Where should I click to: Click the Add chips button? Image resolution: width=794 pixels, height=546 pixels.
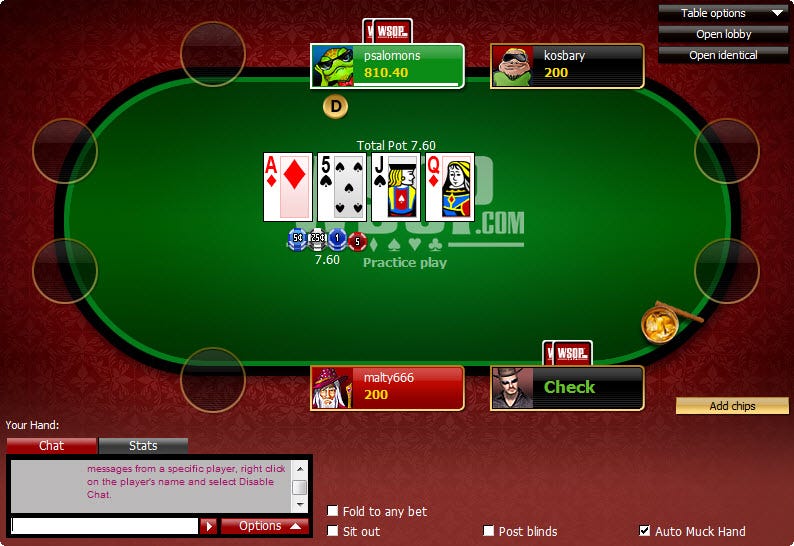[x=732, y=406]
